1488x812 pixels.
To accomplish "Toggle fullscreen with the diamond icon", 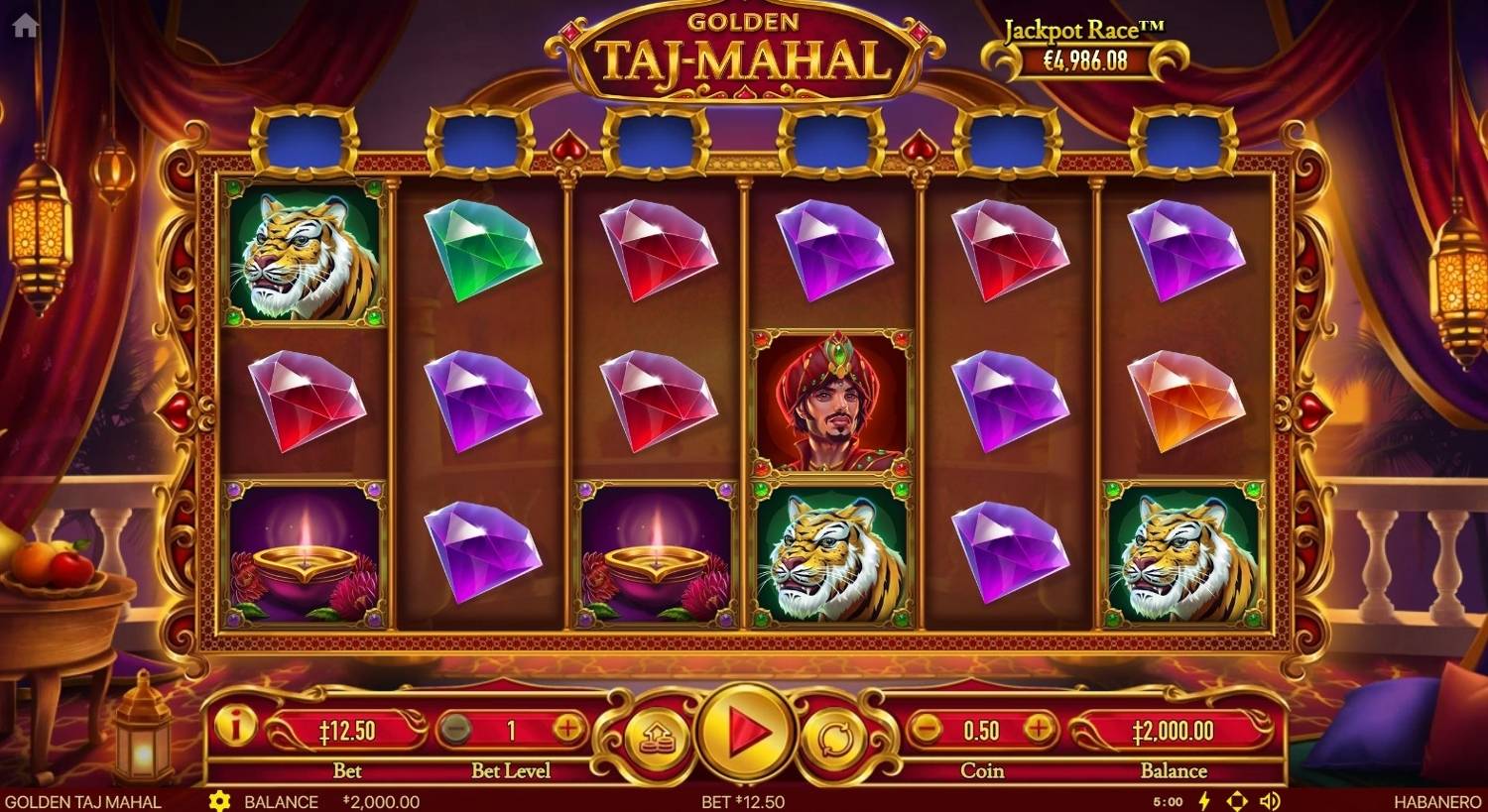I will click(x=1236, y=801).
